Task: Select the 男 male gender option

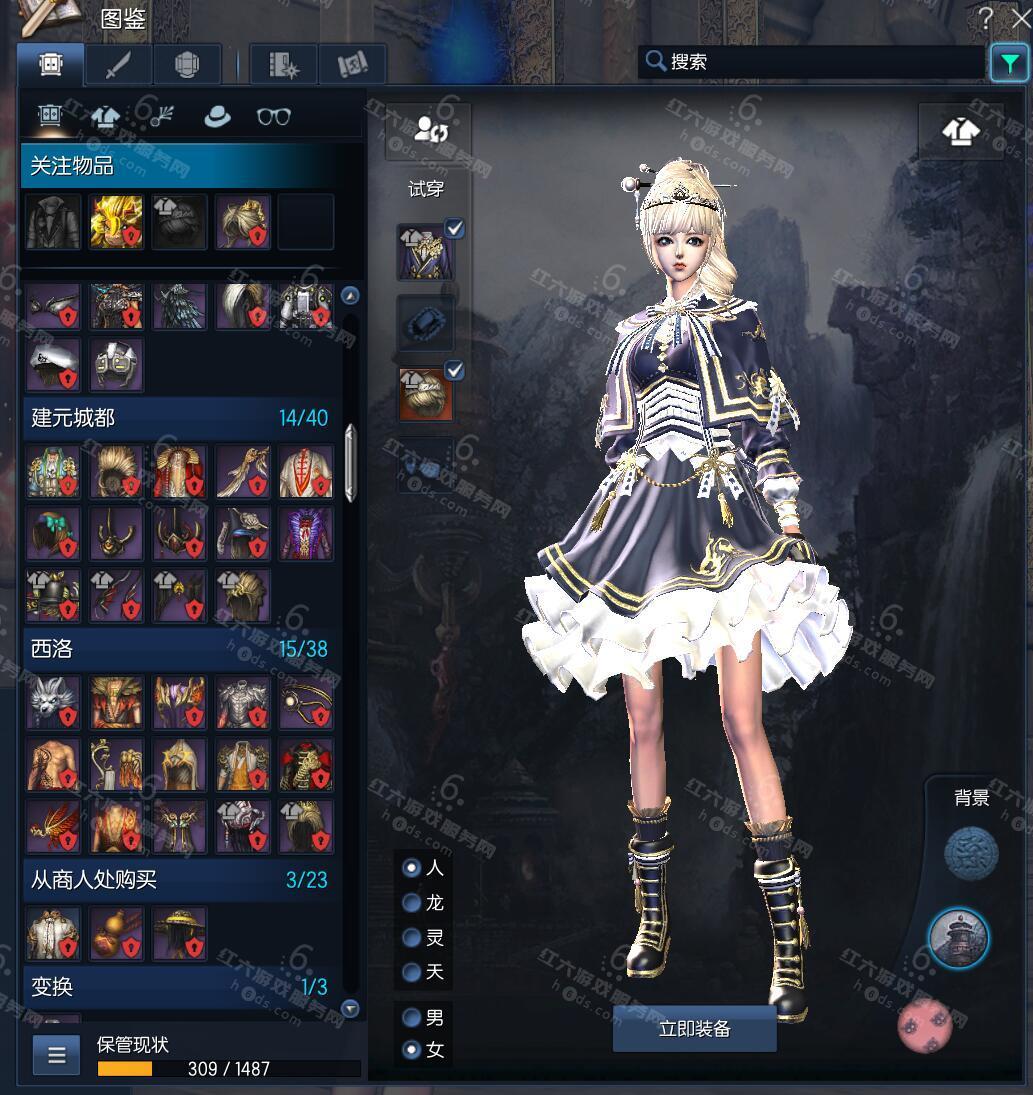Action: point(411,1018)
